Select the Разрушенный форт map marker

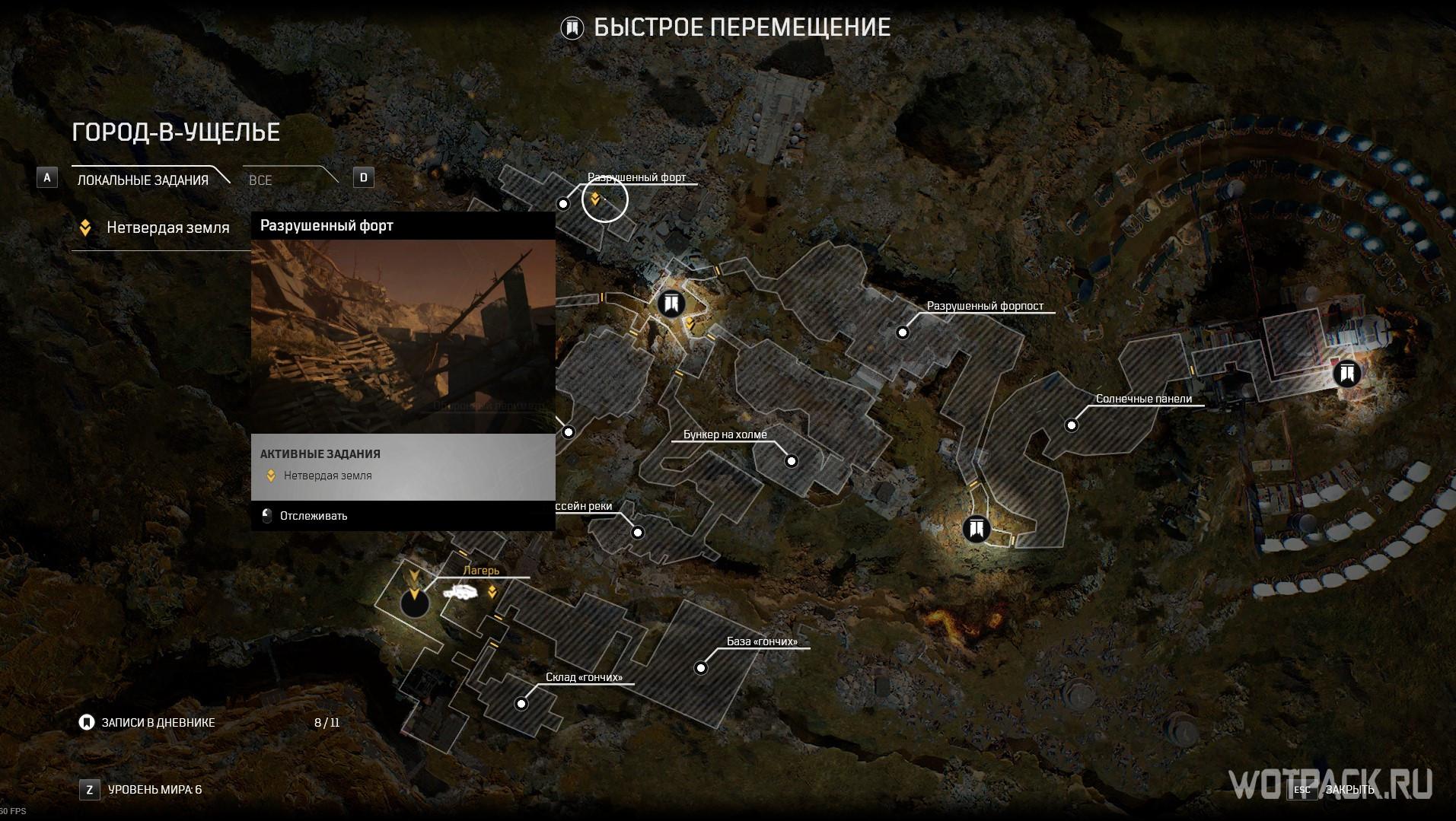pos(563,204)
